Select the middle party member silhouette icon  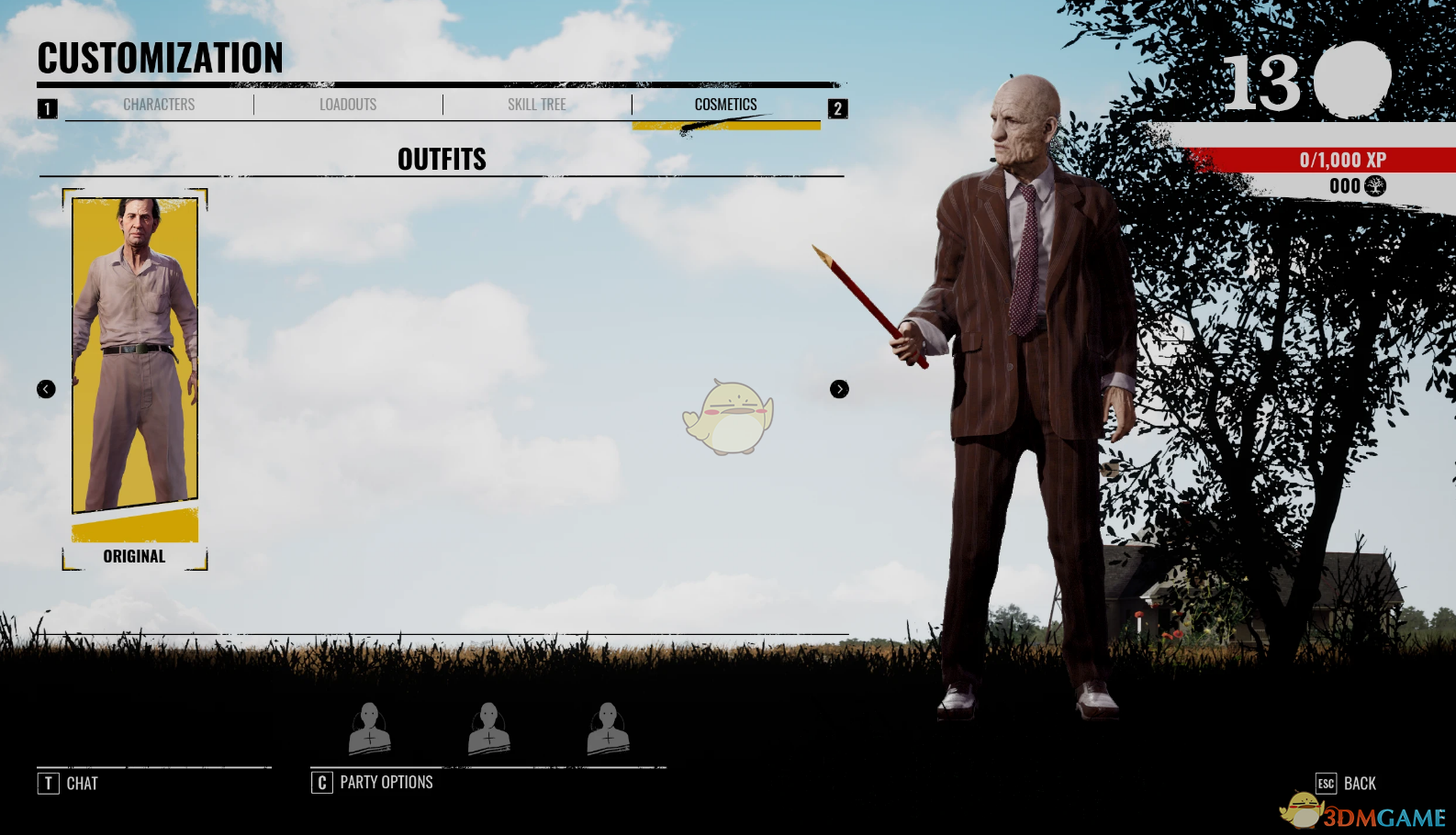489,727
